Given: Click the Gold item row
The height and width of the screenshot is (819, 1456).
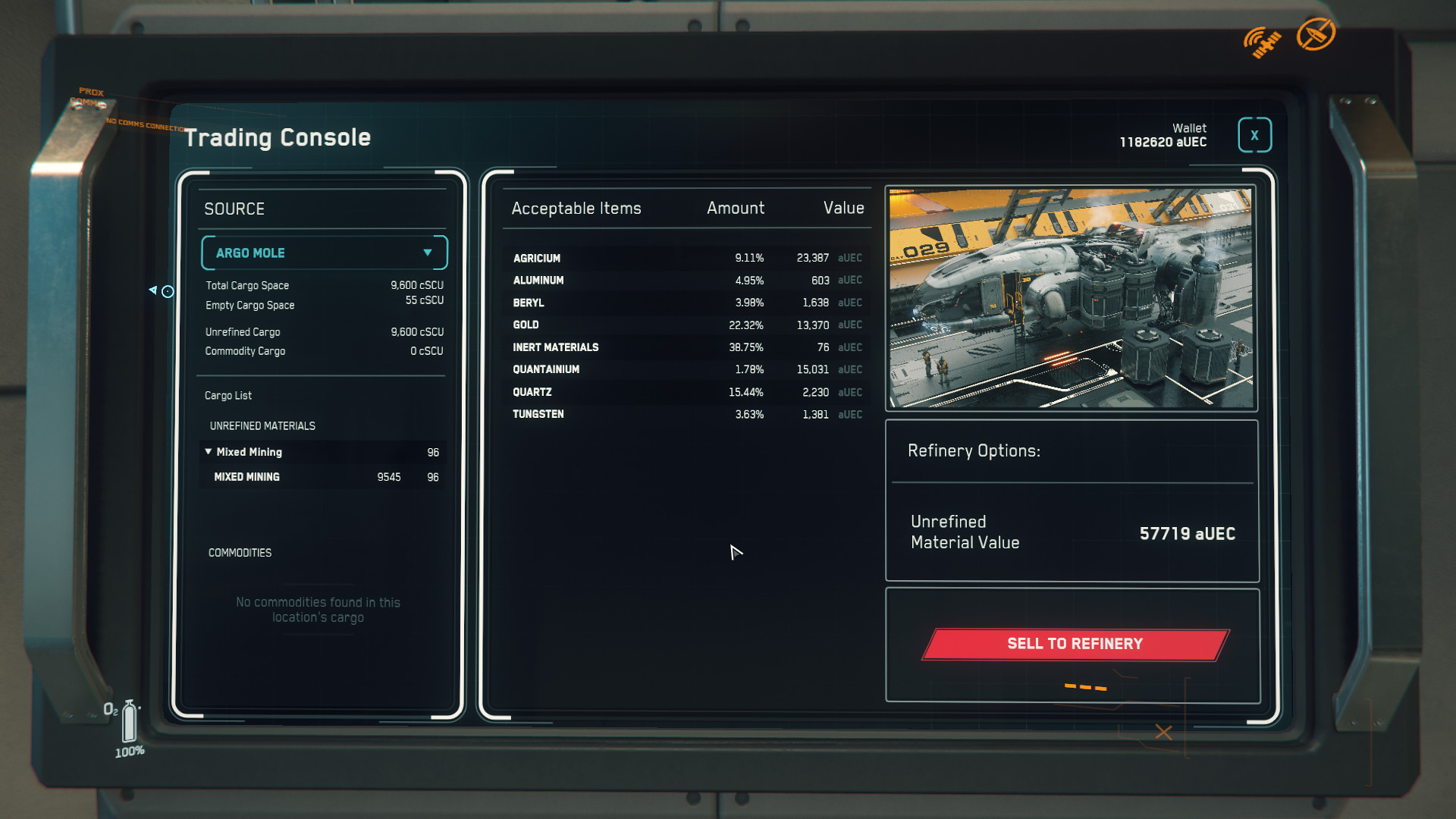Looking at the screenshot, I should [686, 325].
